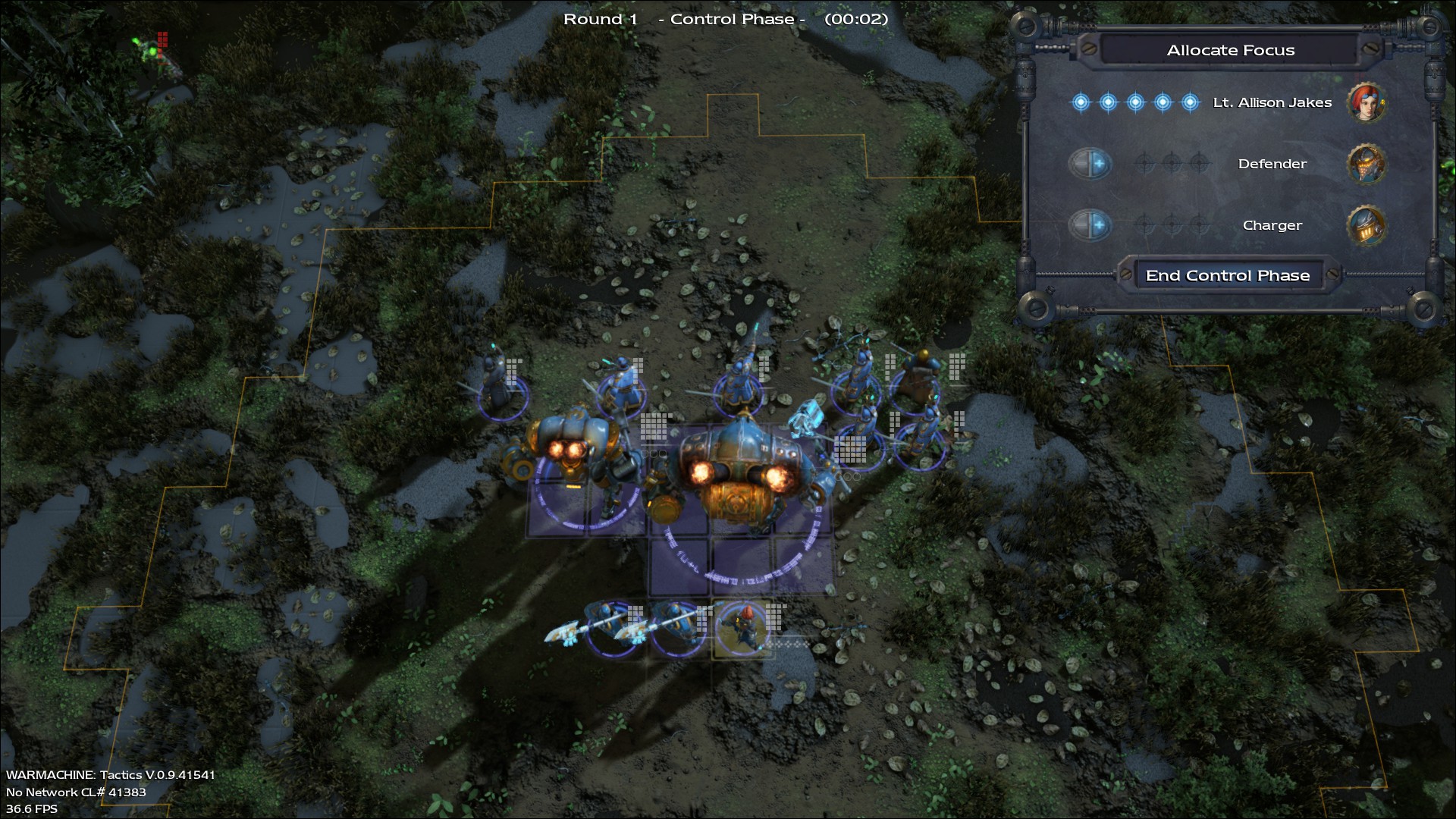The width and height of the screenshot is (1456, 819).
Task: Click the Allocate Focus header plate
Action: (1232, 50)
